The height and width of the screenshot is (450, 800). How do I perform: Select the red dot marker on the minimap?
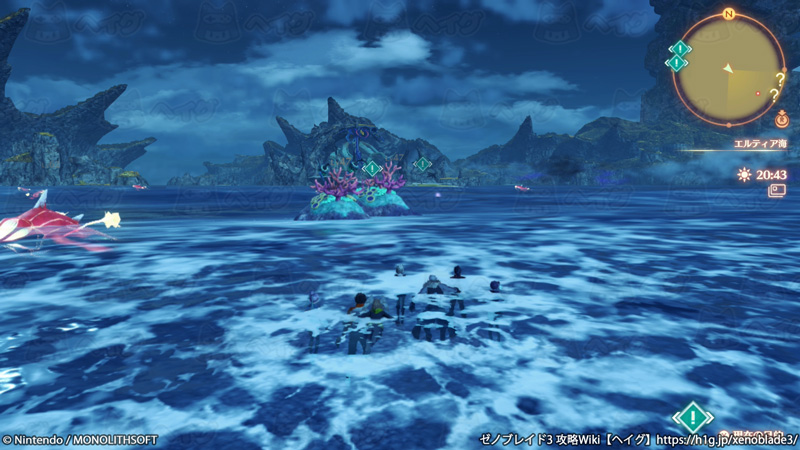[x=759, y=93]
